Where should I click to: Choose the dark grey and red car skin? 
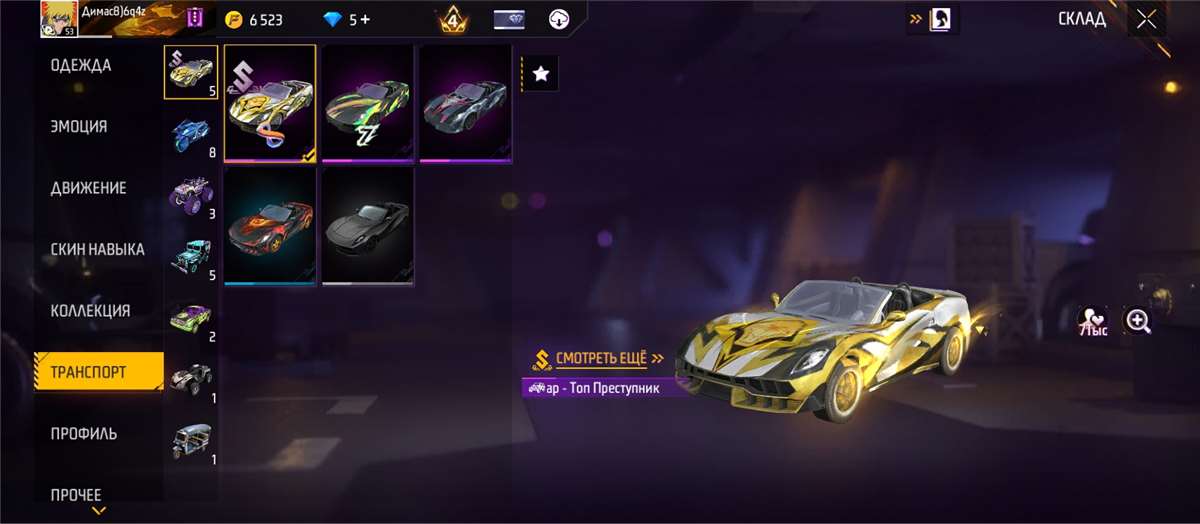pos(464,102)
